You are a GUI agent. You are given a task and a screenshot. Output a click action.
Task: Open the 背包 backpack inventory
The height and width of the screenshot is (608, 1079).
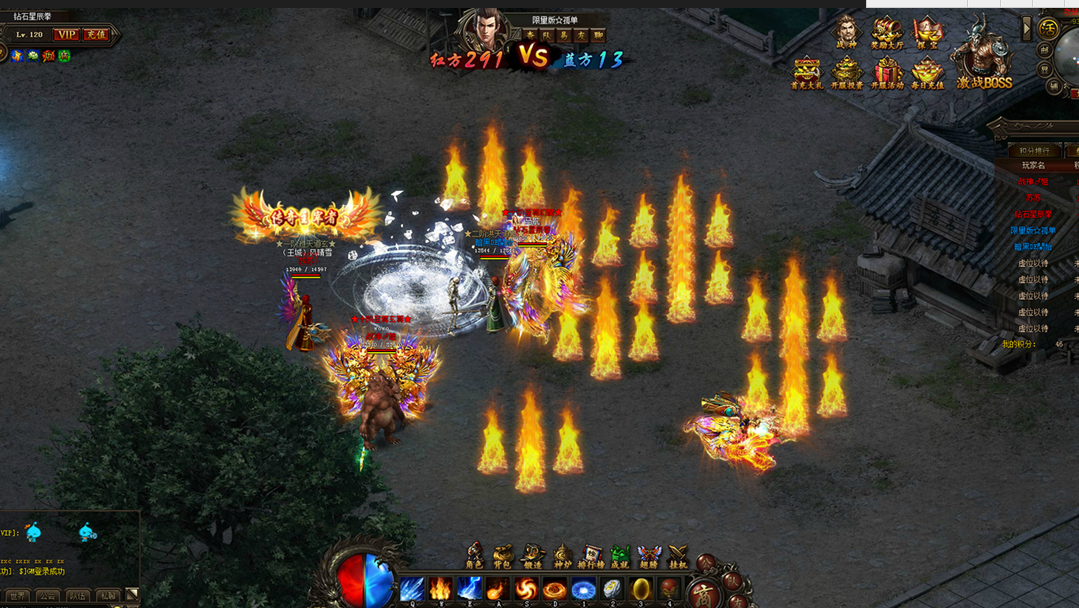point(503,555)
